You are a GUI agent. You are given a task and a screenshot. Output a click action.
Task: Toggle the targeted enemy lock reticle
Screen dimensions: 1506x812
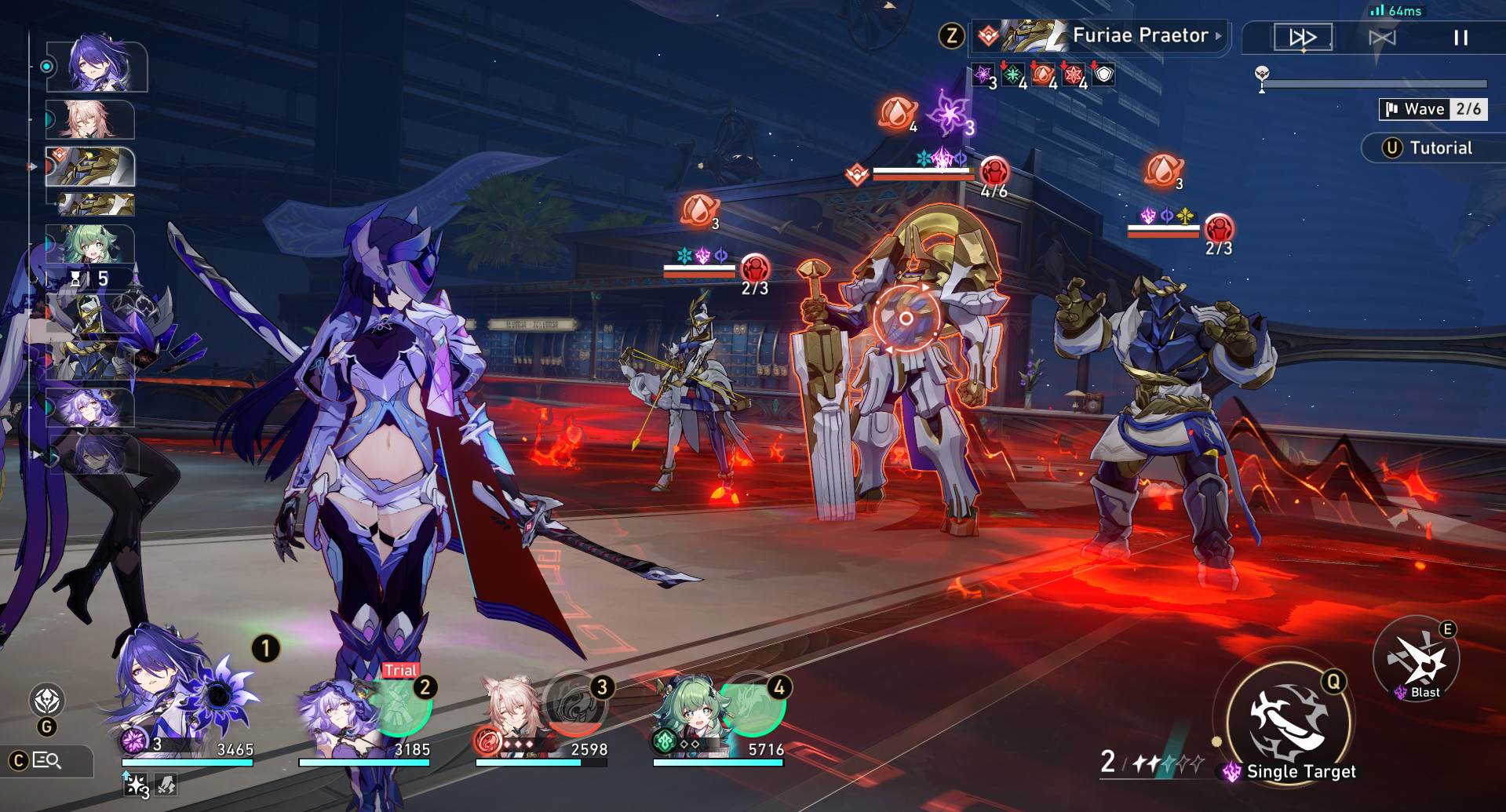point(906,318)
